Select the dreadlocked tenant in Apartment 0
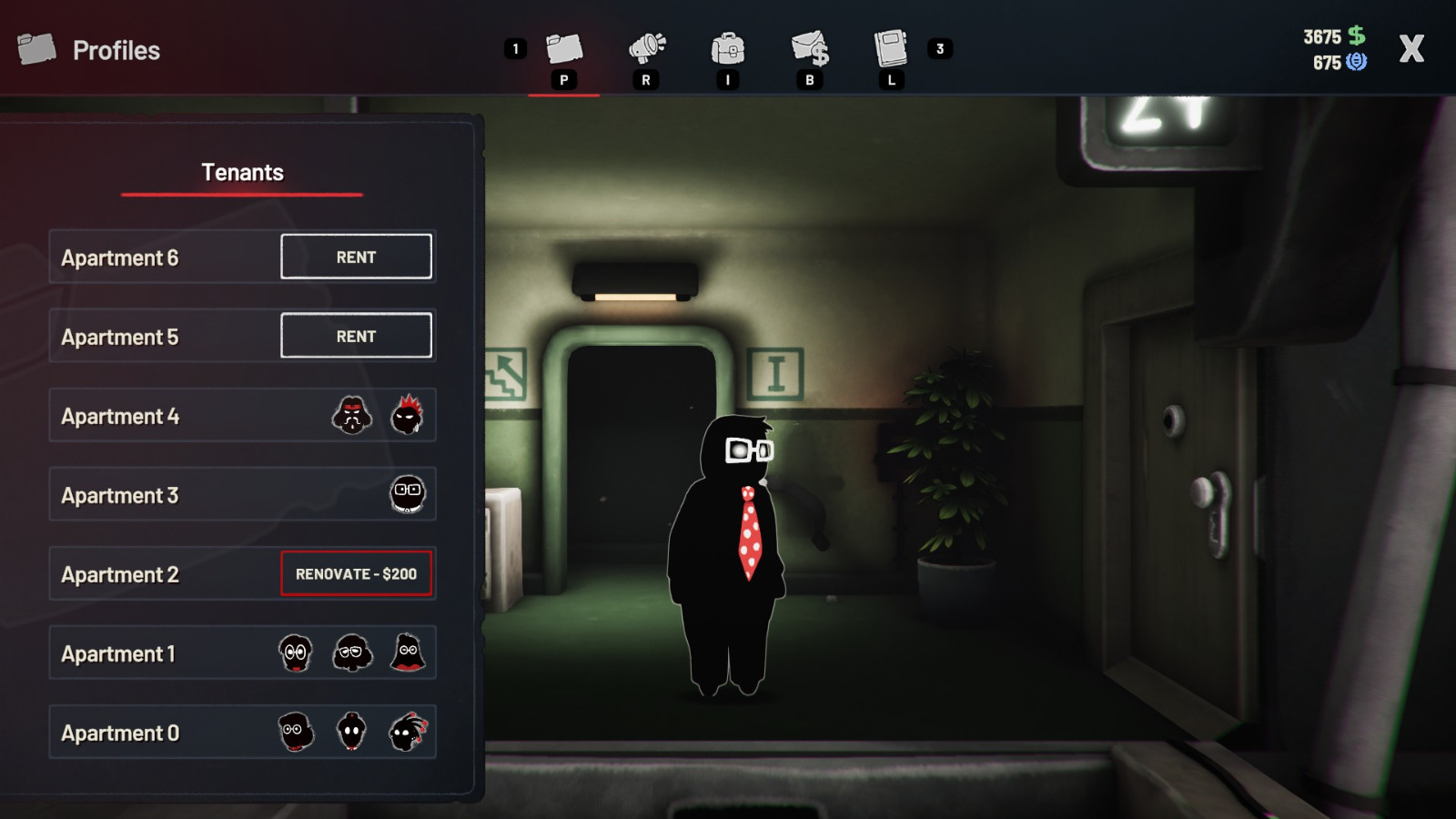1456x819 pixels. [407, 733]
